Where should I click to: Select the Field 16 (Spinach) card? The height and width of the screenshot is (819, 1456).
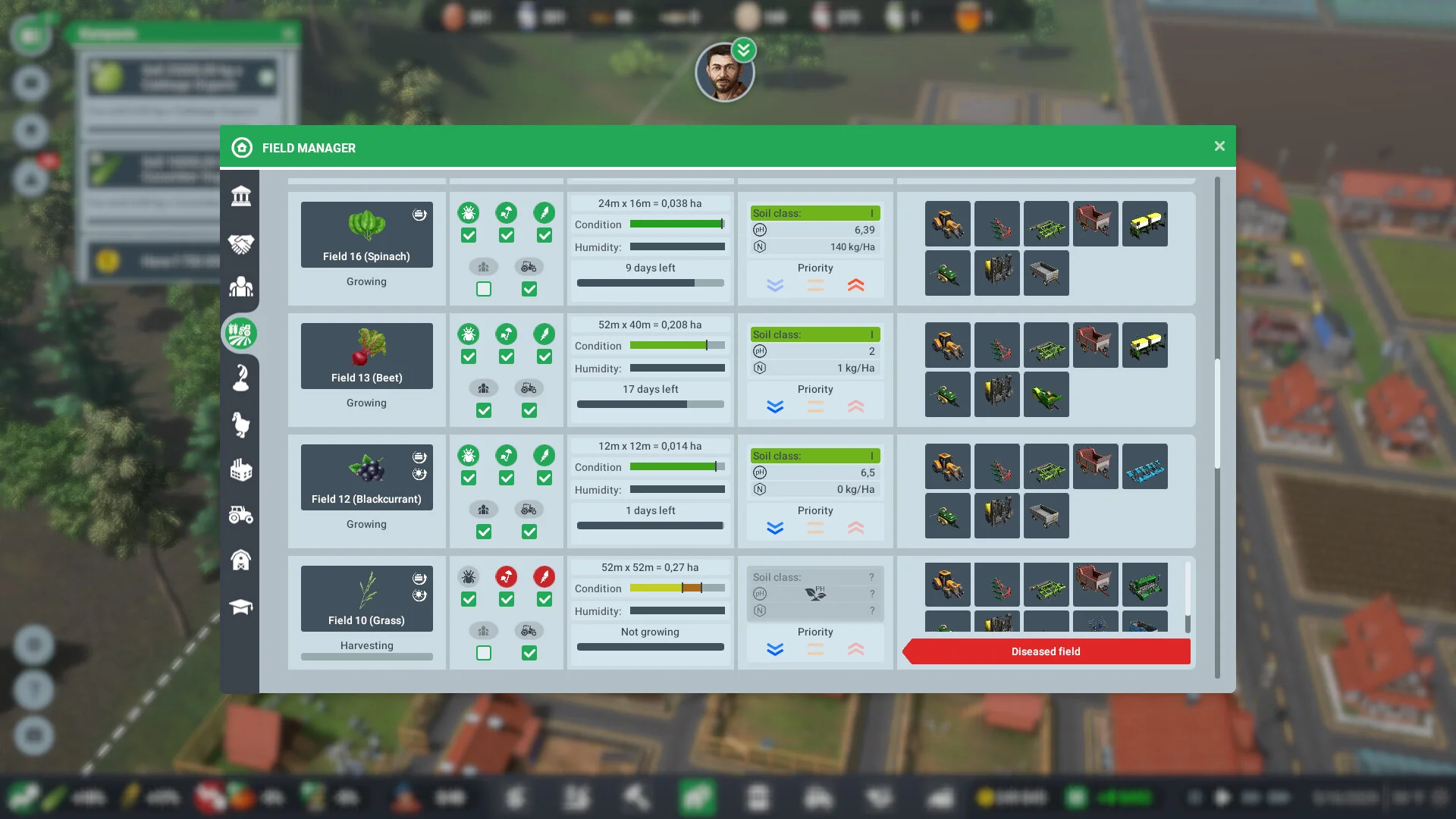pyautogui.click(x=366, y=234)
